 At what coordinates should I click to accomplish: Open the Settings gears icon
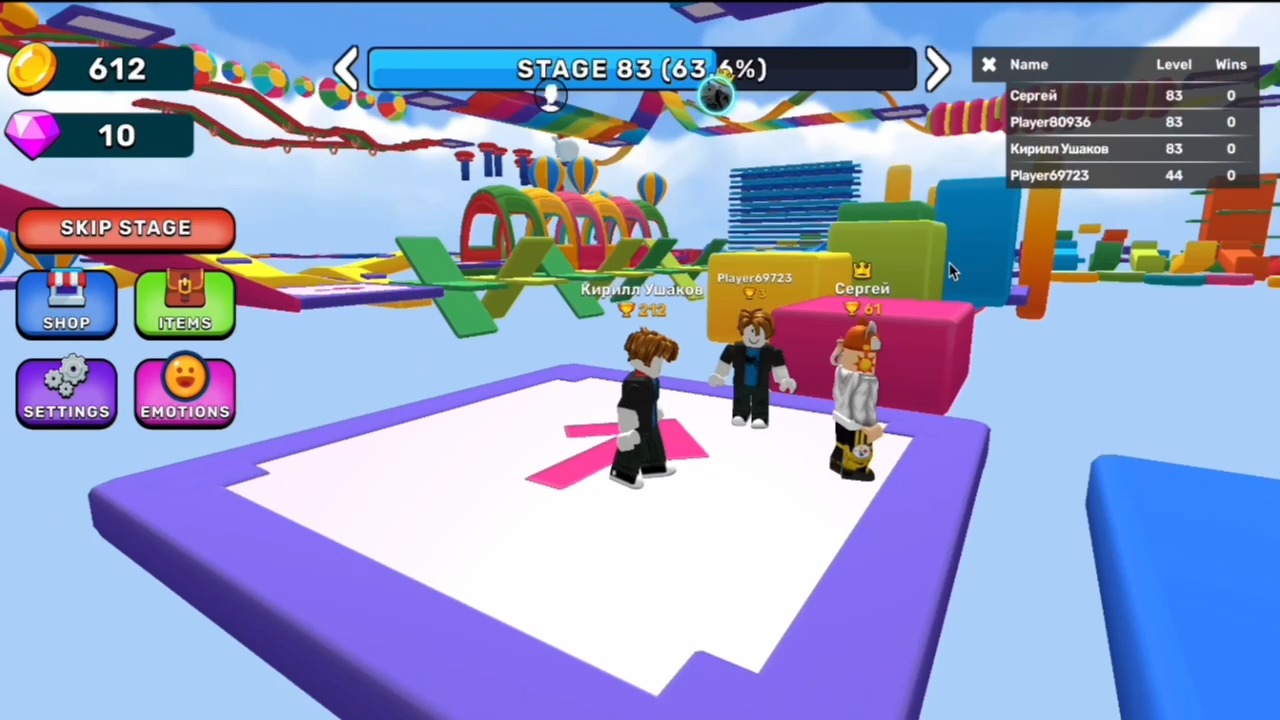(65, 390)
